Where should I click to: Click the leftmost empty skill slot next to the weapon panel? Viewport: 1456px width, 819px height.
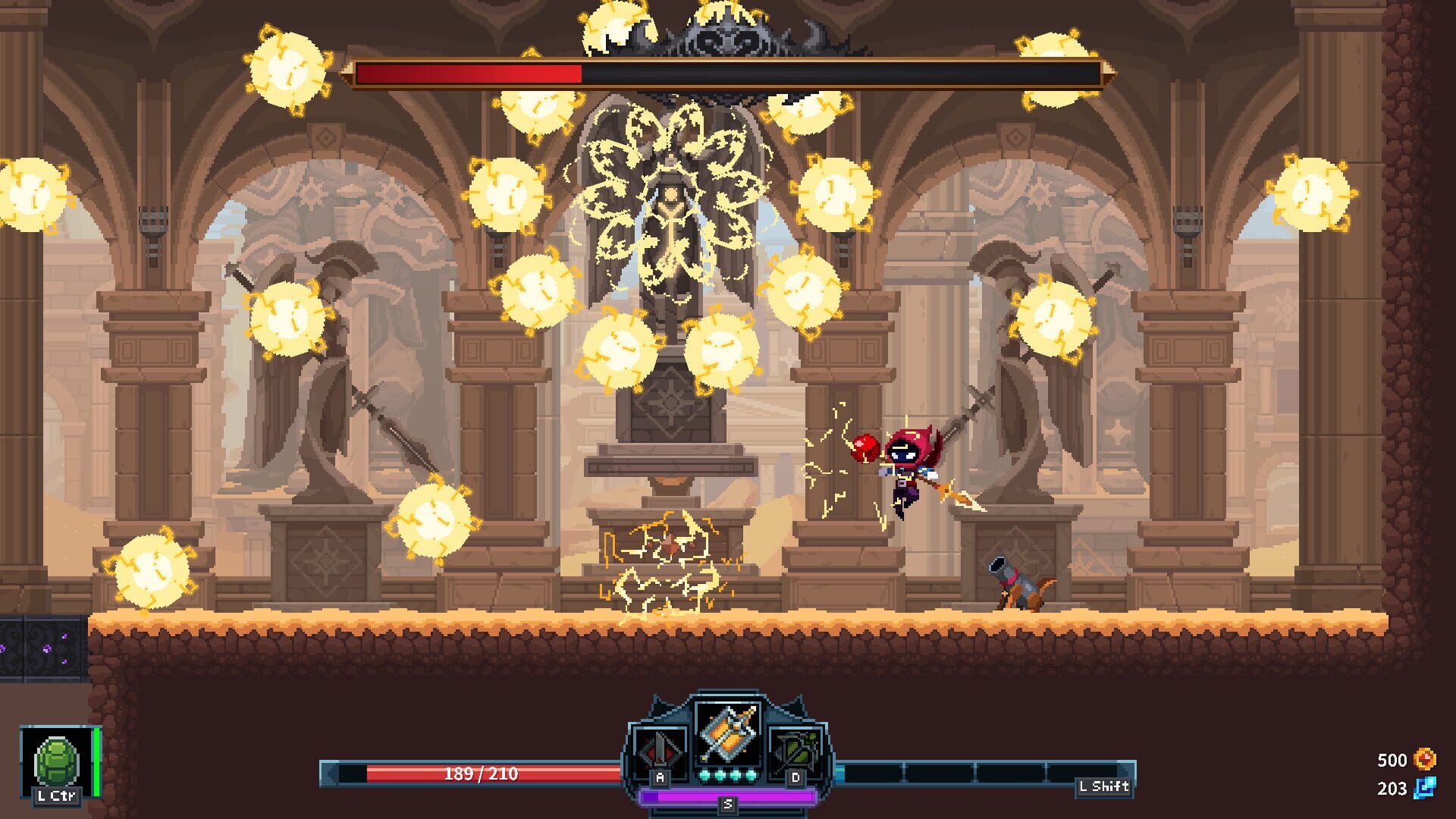[x=873, y=773]
